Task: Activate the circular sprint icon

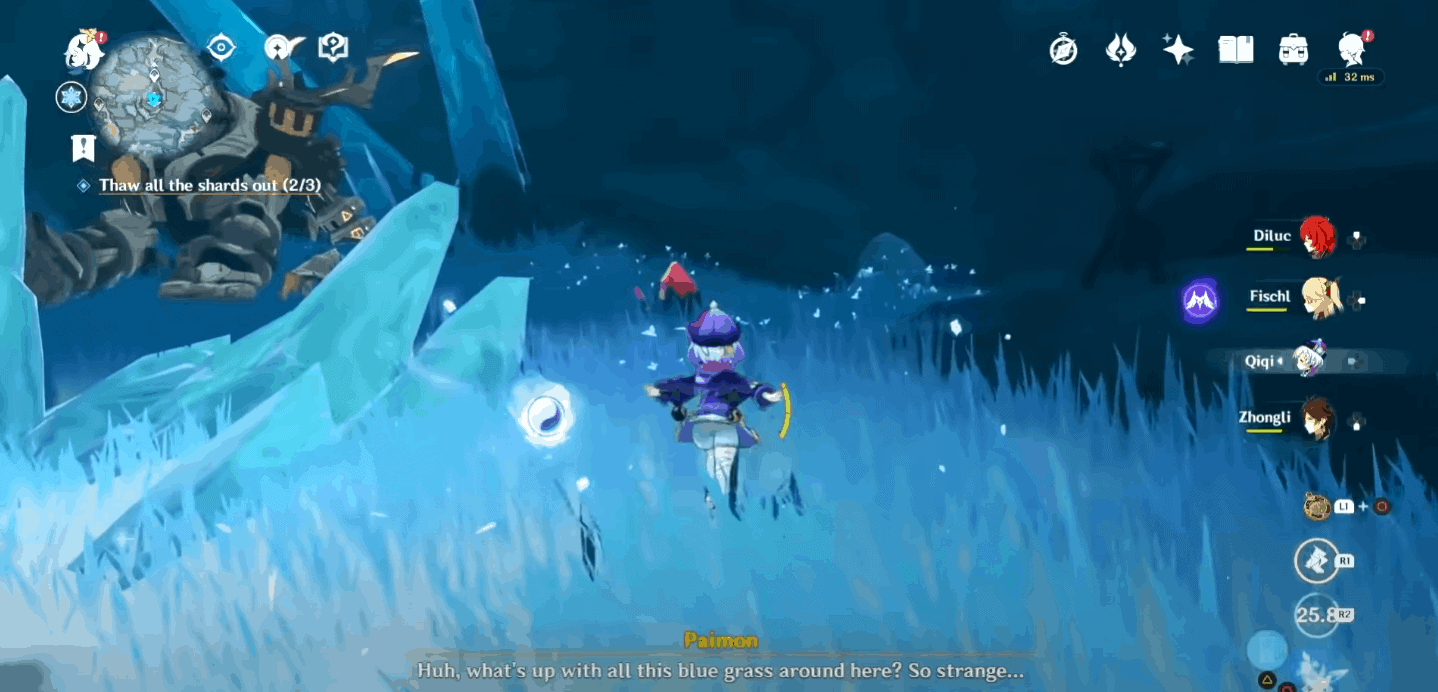Action: click(1316, 561)
